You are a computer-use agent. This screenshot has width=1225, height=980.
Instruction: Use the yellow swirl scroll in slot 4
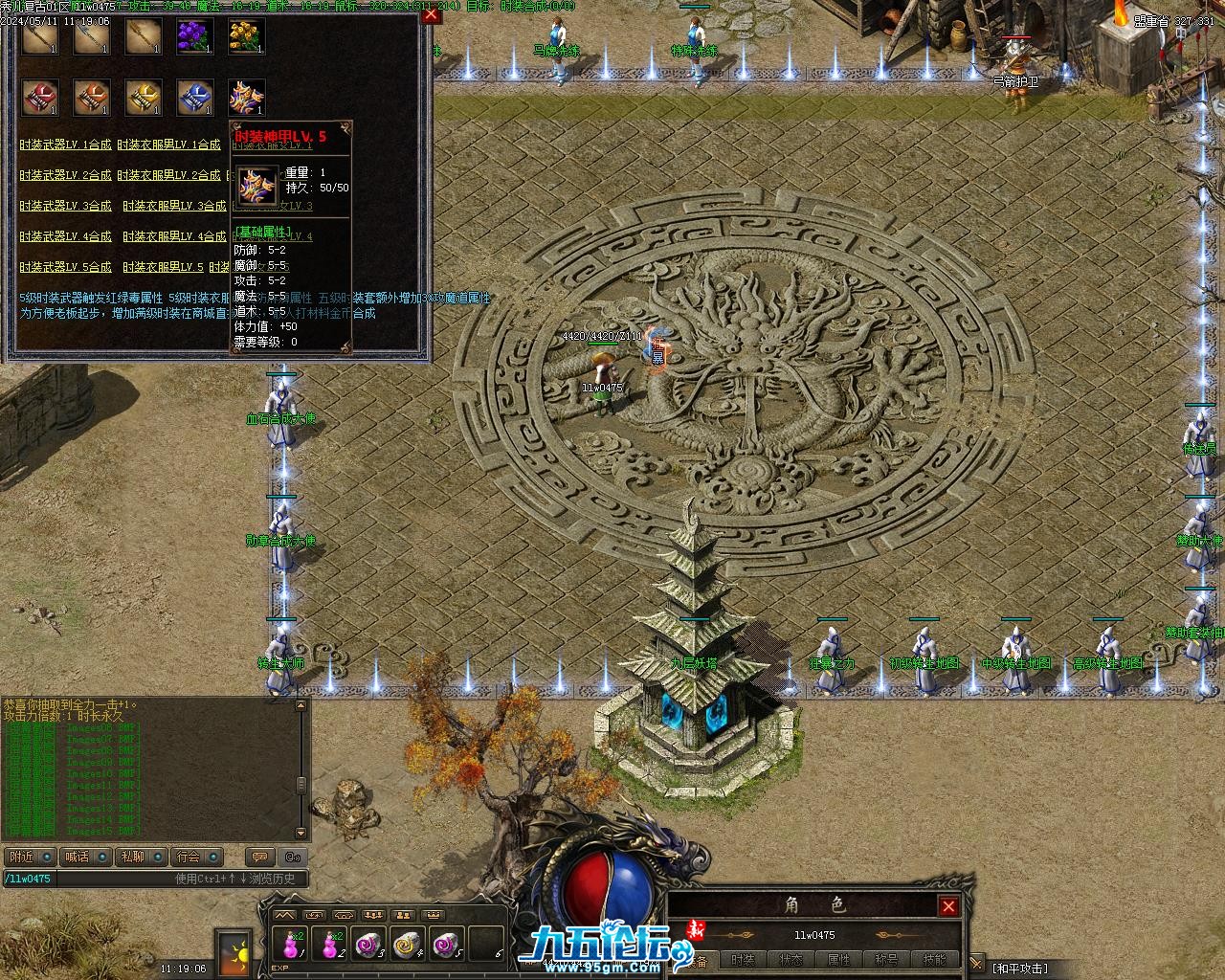(408, 945)
